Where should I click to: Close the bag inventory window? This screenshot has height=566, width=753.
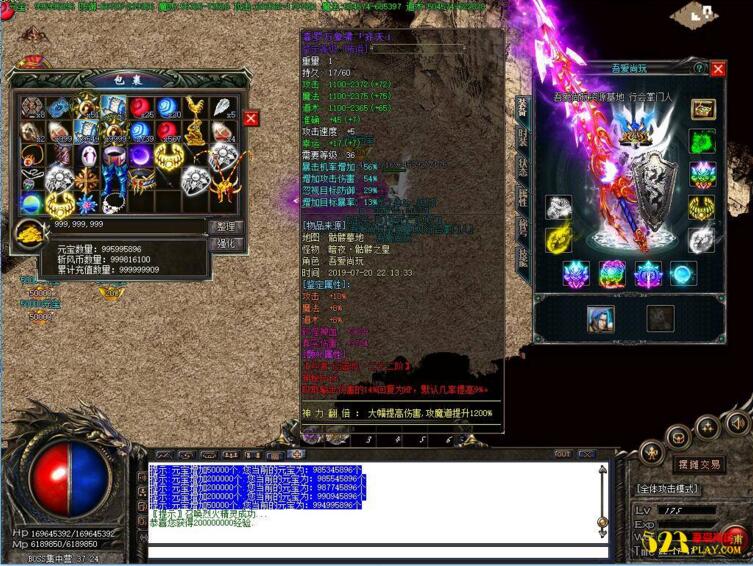point(251,118)
